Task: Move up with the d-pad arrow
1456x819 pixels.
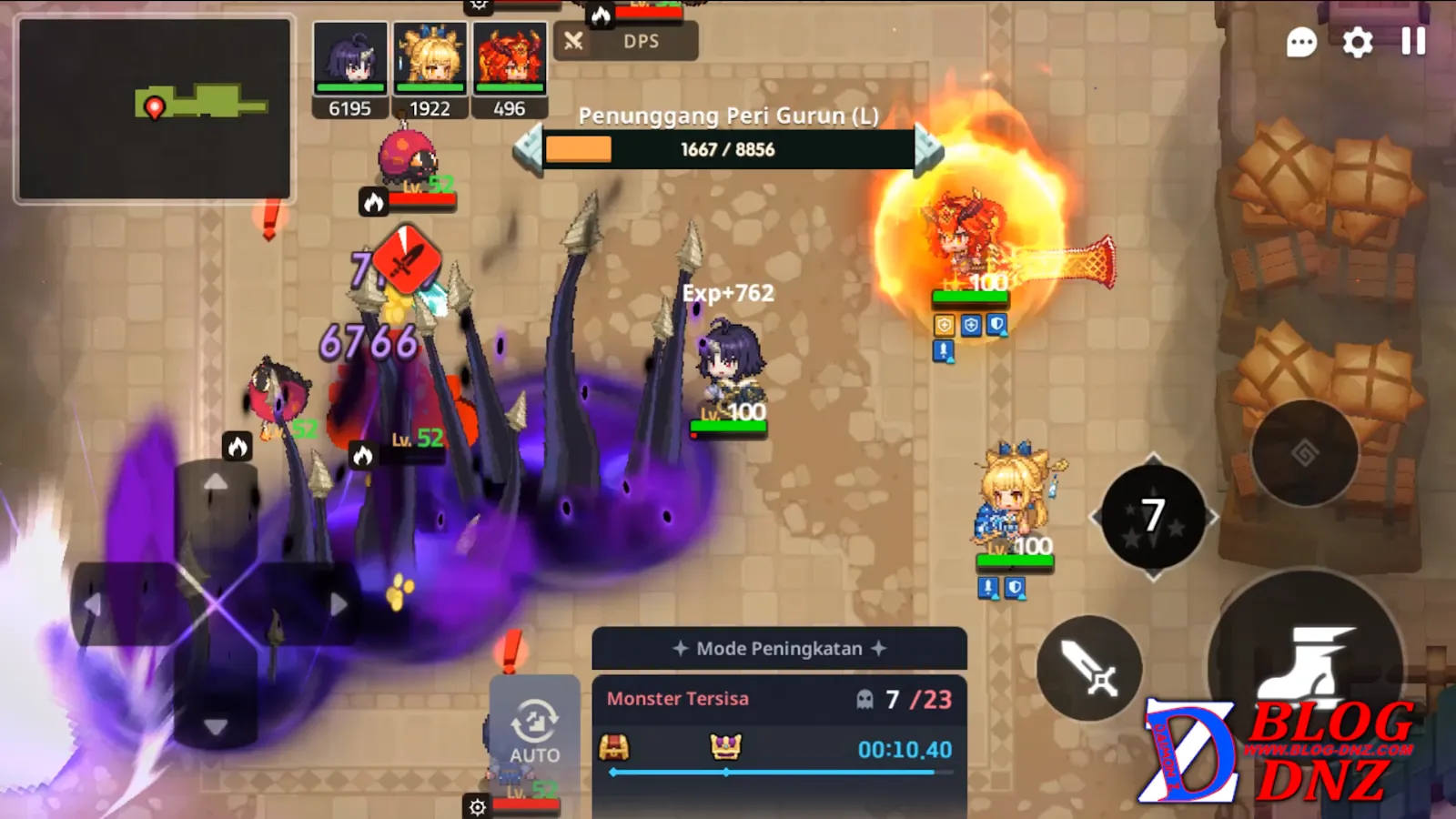Action: point(216,483)
